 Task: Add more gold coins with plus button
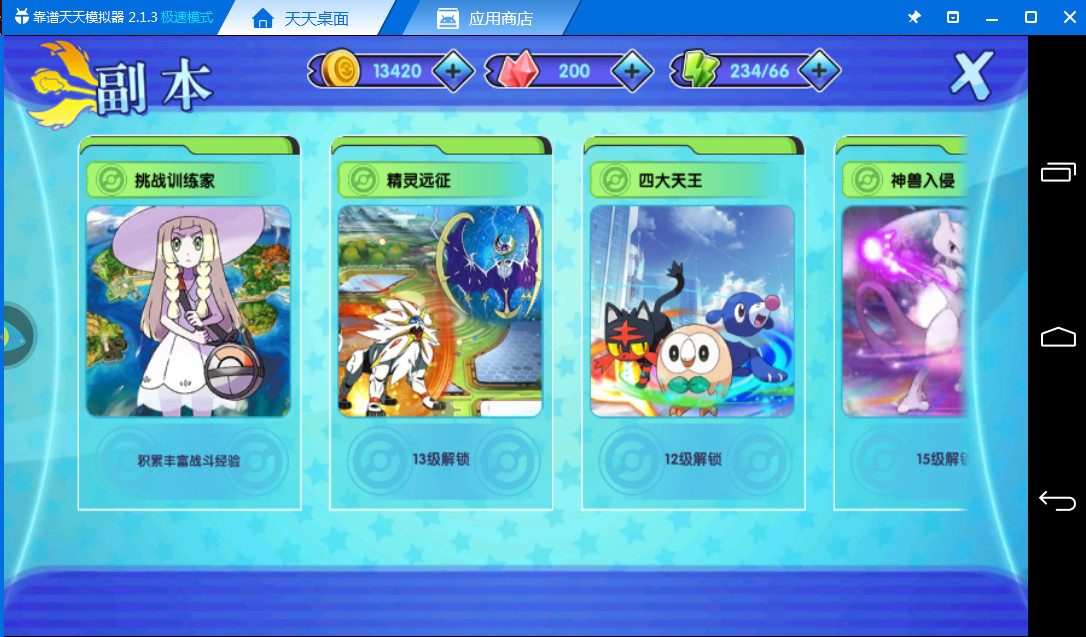pos(452,71)
